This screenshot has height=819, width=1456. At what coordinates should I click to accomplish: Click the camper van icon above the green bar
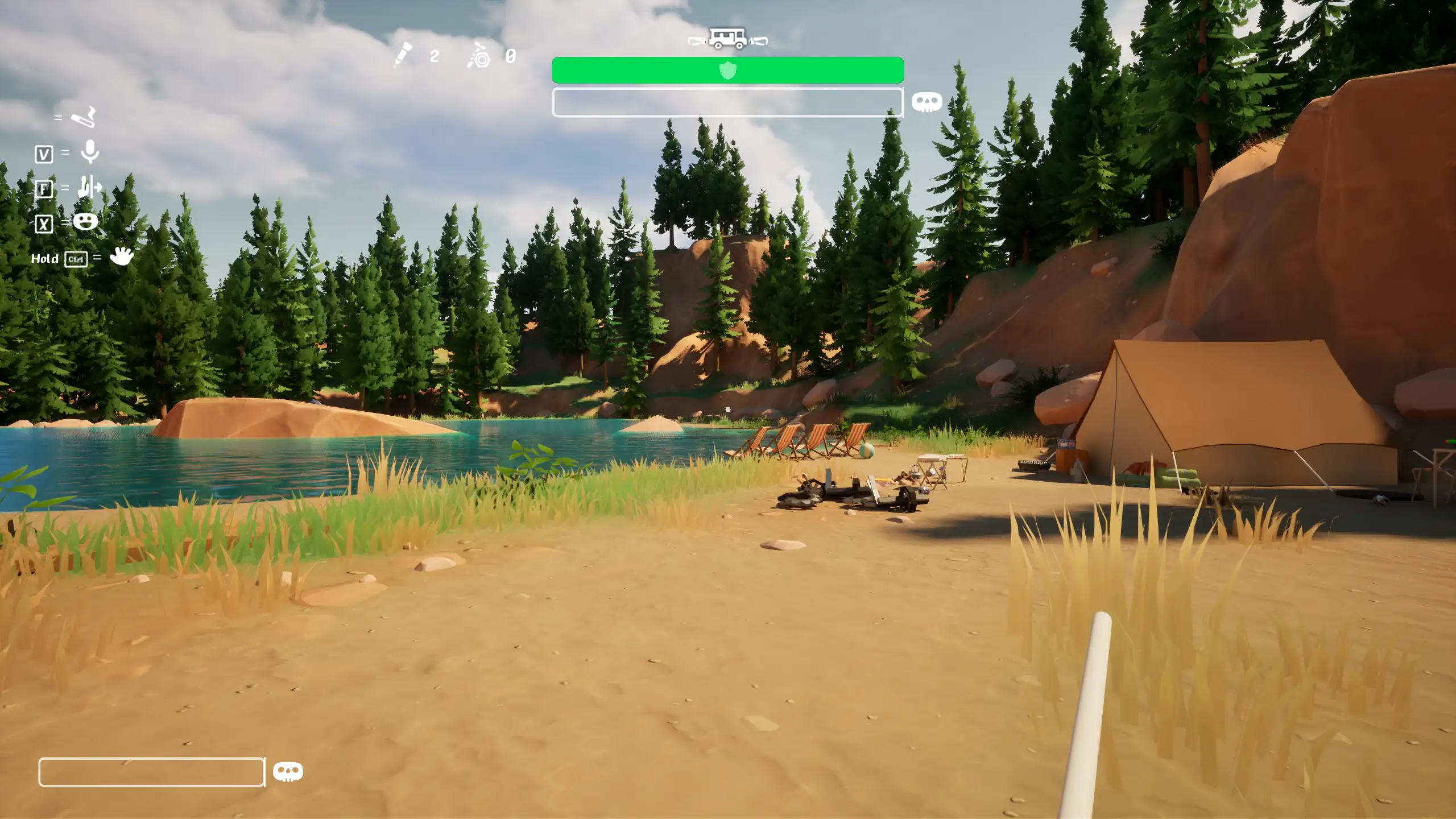pos(728,39)
